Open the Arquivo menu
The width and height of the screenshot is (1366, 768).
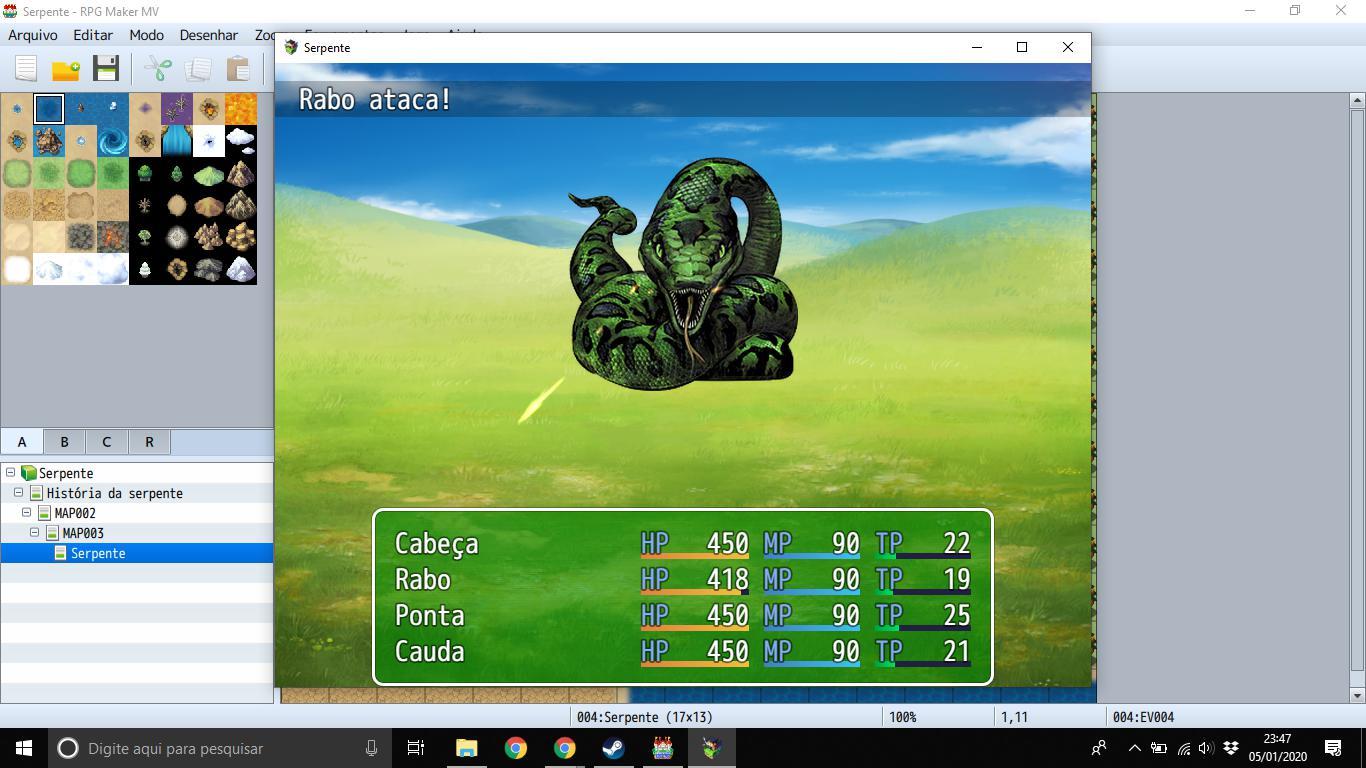[33, 35]
